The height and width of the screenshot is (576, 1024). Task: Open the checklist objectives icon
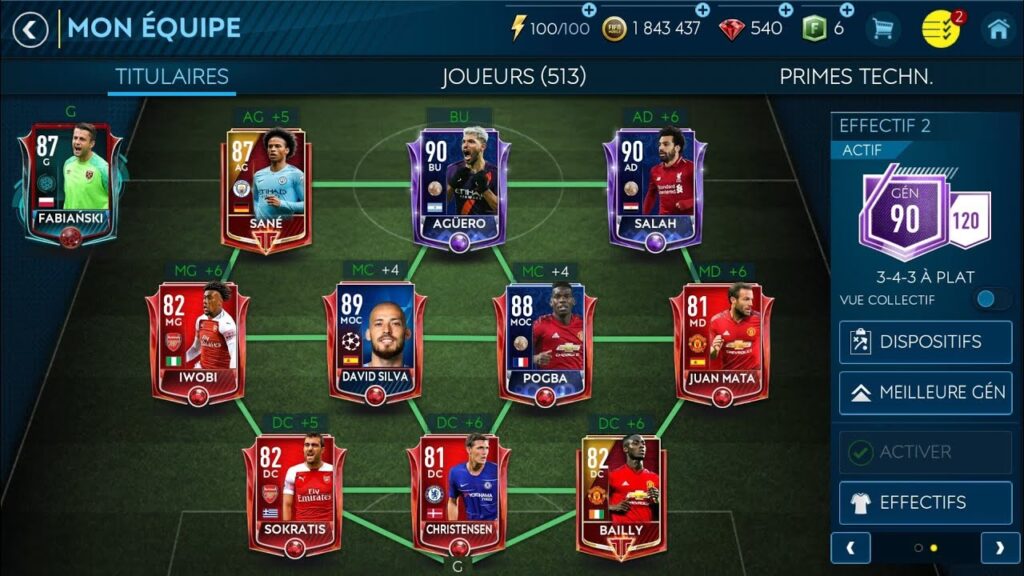(x=940, y=29)
